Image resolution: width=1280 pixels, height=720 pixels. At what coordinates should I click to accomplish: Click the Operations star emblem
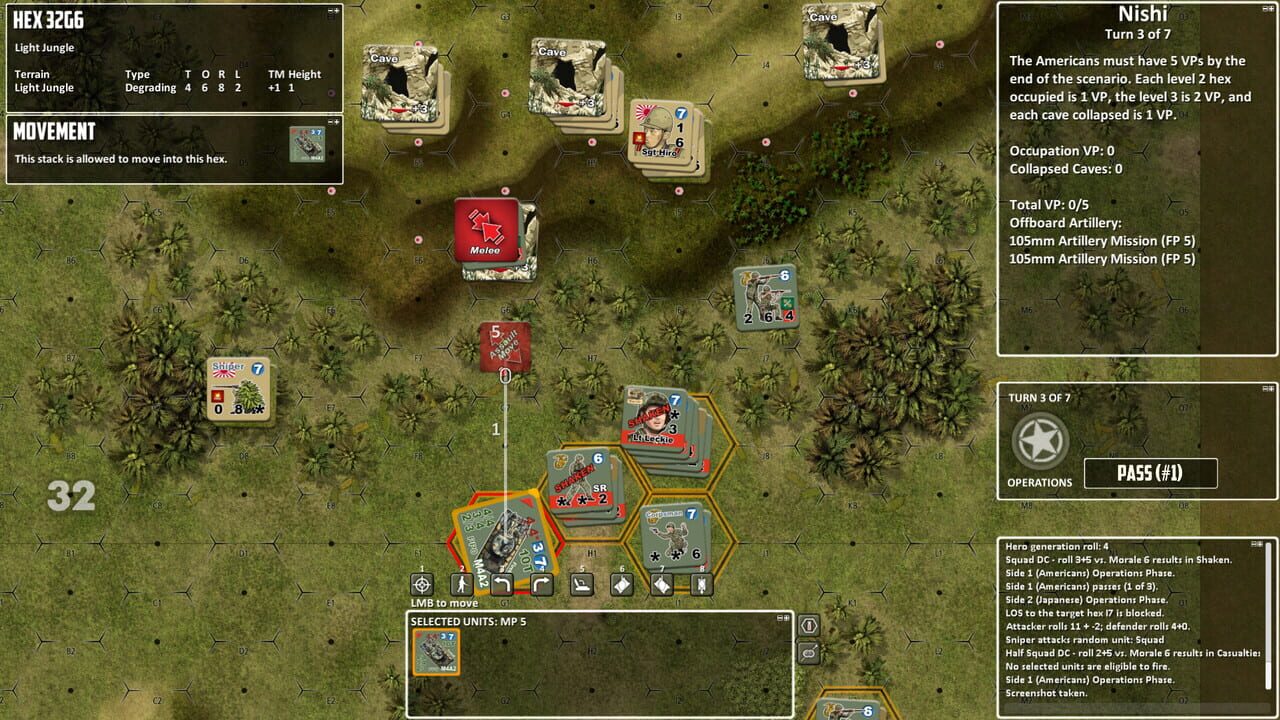point(1040,440)
